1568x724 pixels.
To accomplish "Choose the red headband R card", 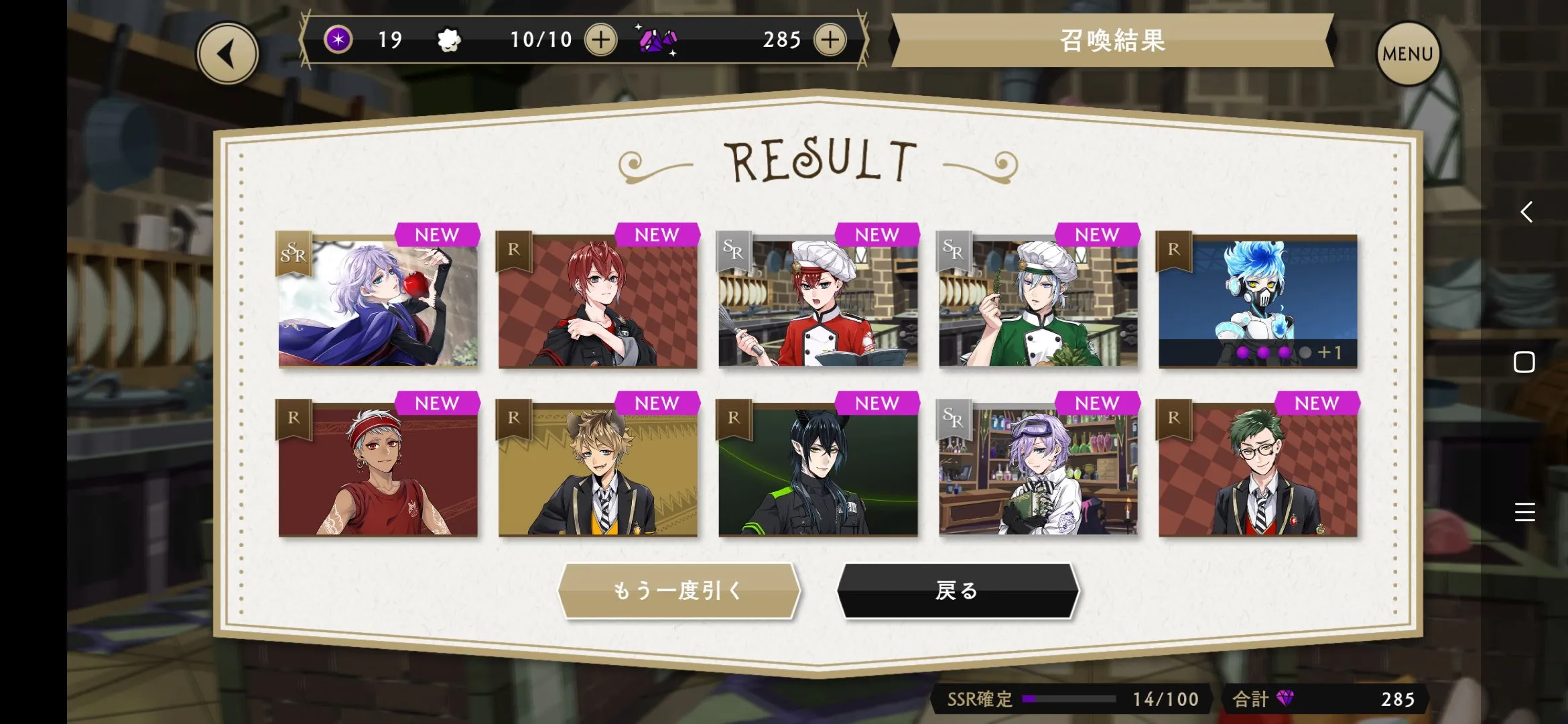I will (x=378, y=469).
